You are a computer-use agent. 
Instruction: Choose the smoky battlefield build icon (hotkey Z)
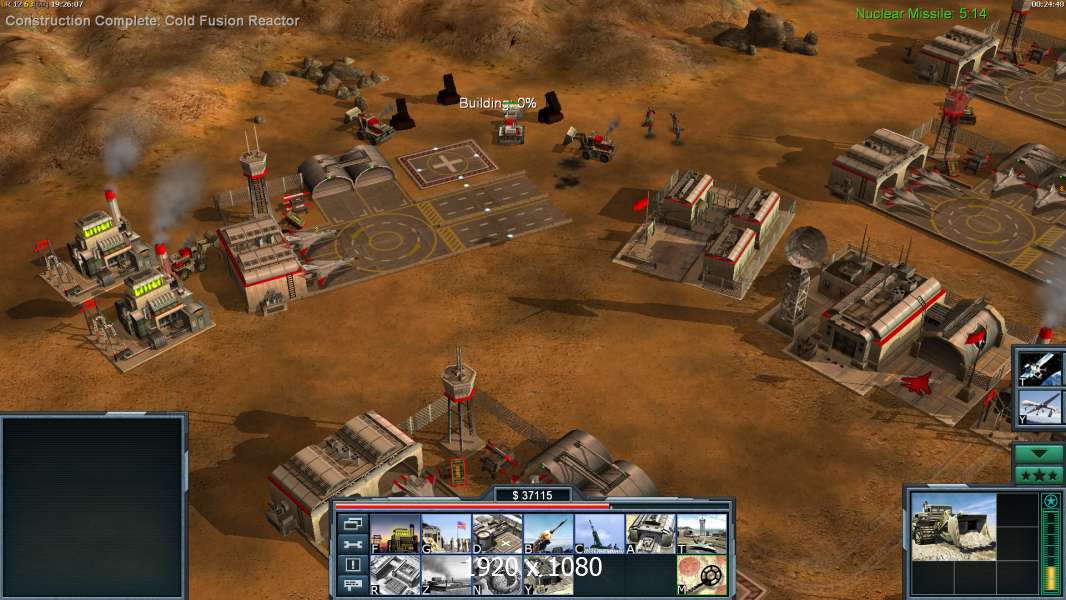pos(446,574)
